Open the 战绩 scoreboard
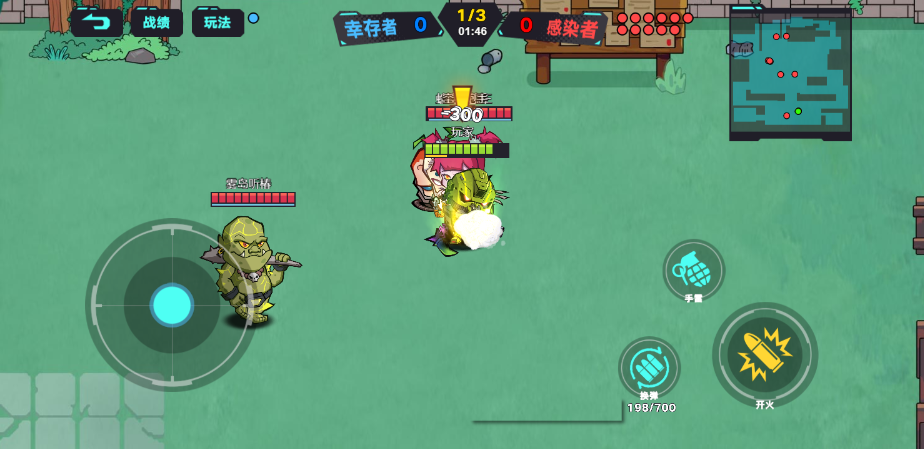Image resolution: width=924 pixels, height=449 pixels. click(156, 22)
